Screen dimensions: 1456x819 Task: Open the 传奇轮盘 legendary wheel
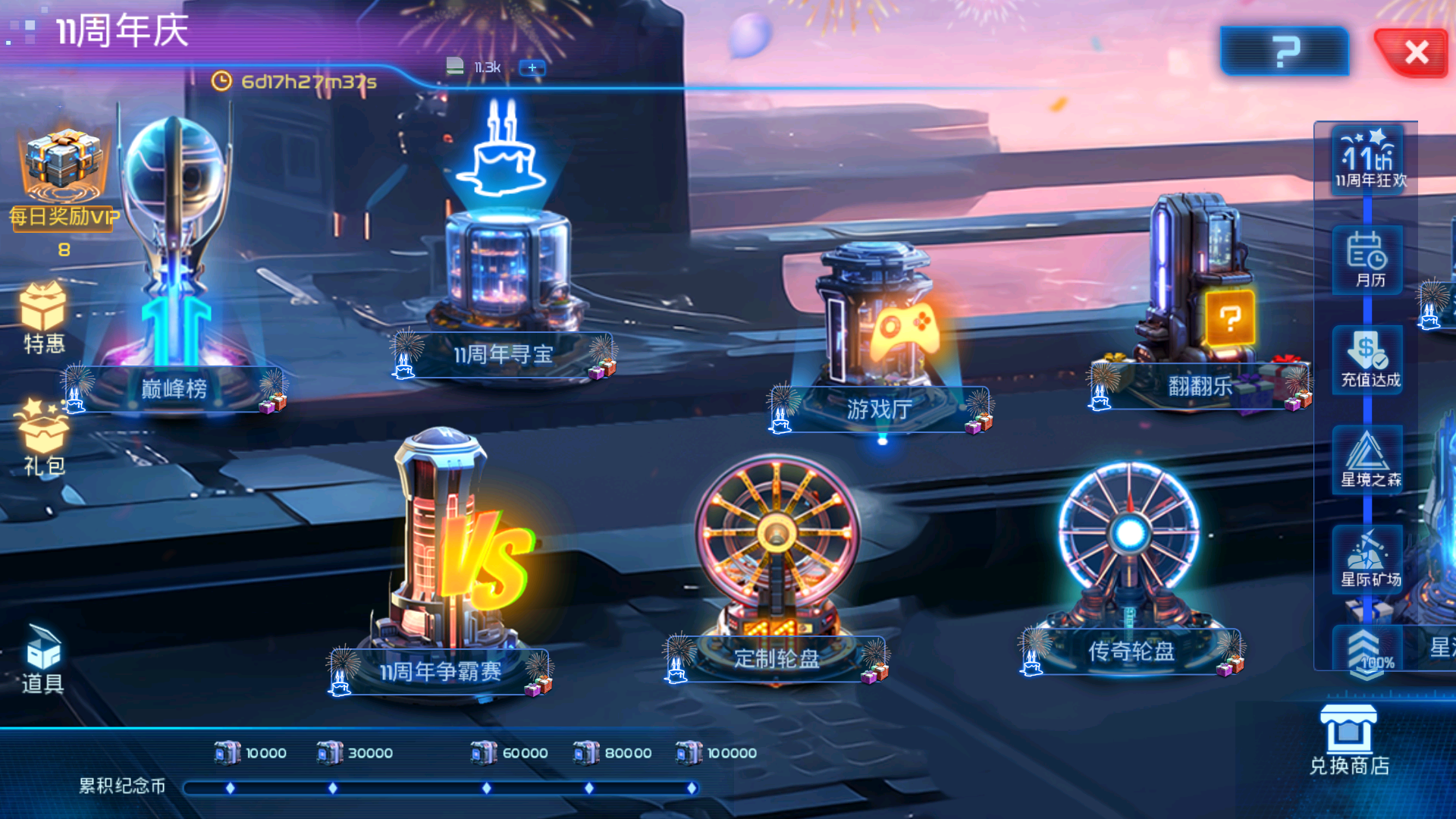pos(1131,650)
